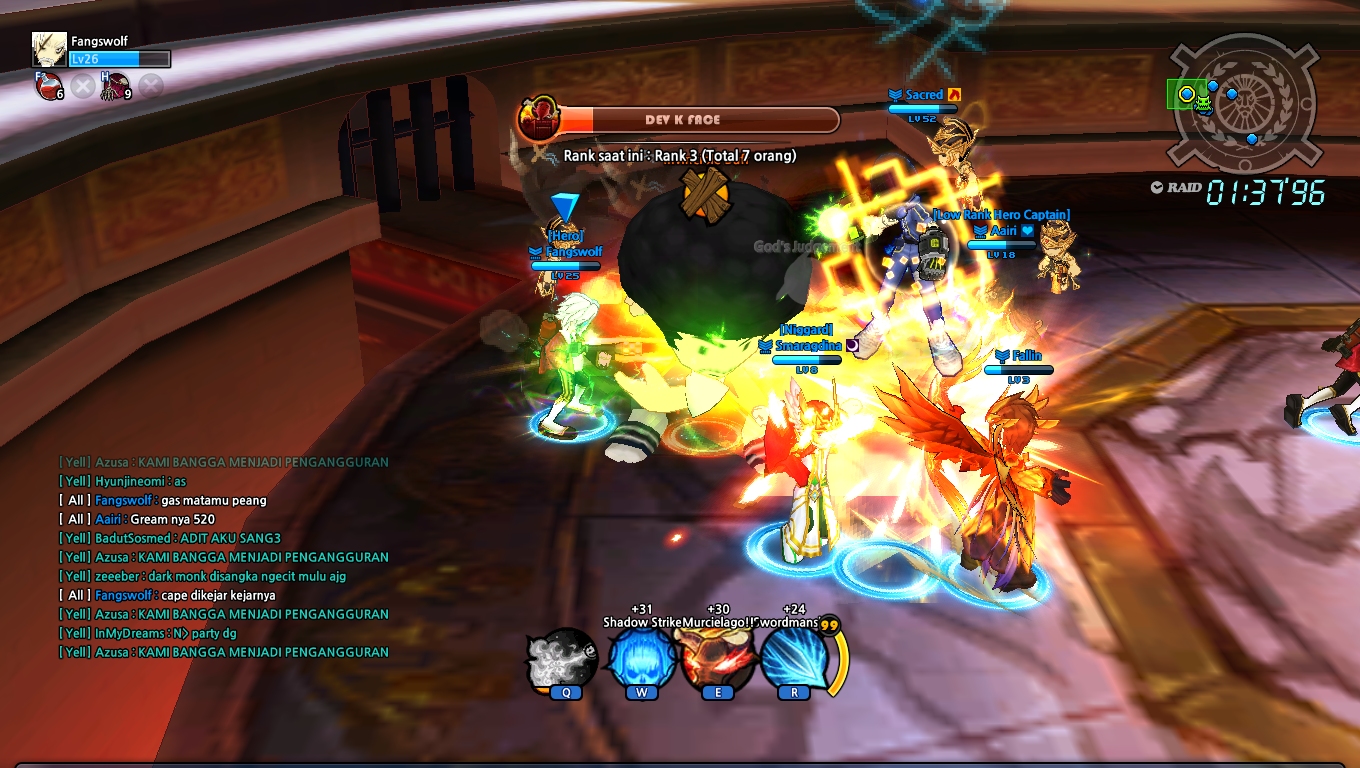
Task: Trigger the blue slash Swordmanship skill
Action: coord(795,660)
